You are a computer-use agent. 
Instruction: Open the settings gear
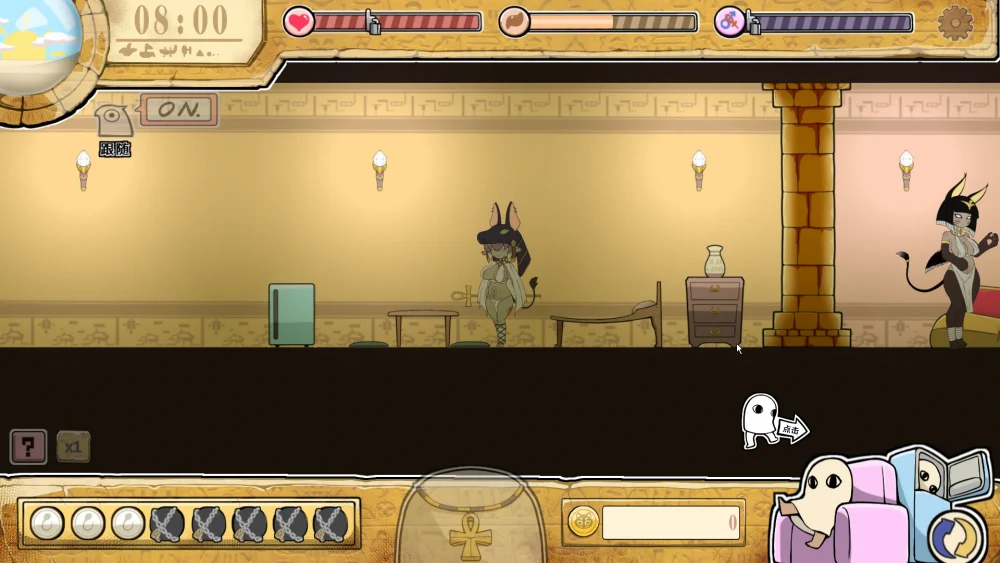(x=955, y=22)
